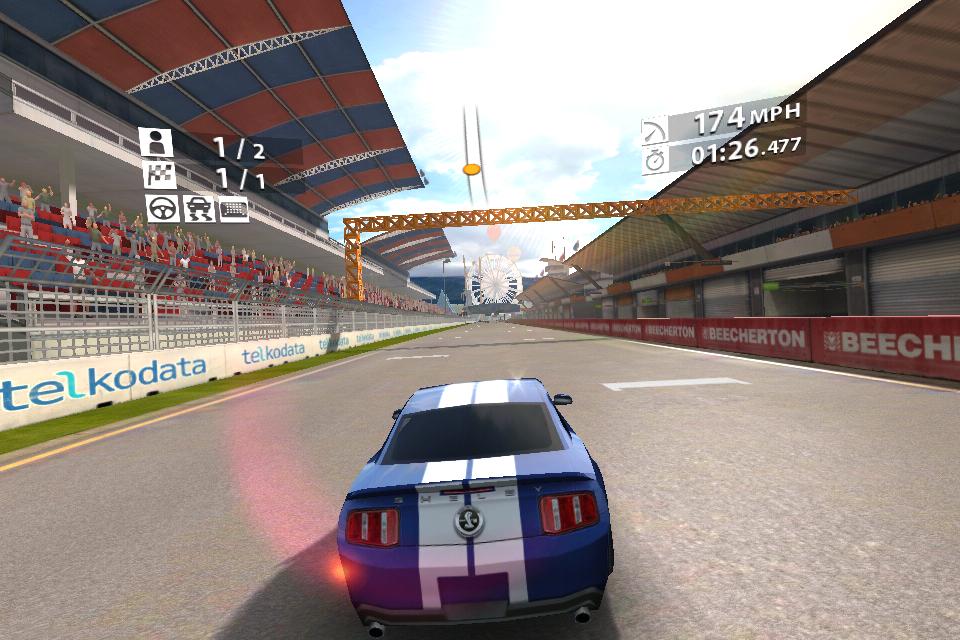The image size is (960, 640).
Task: Select the brake pedal assist icon
Action: coord(233,208)
